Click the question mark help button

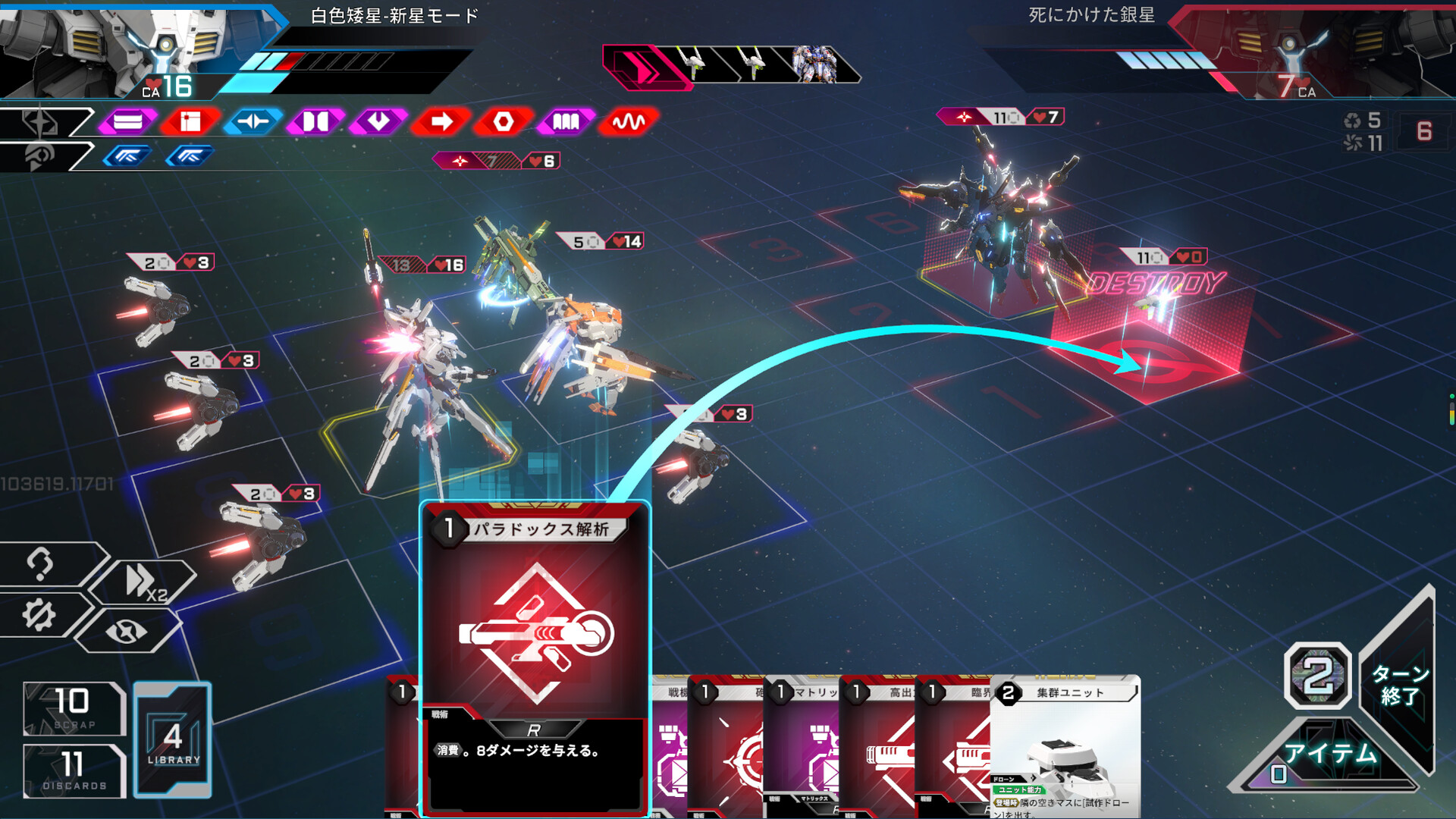click(39, 563)
